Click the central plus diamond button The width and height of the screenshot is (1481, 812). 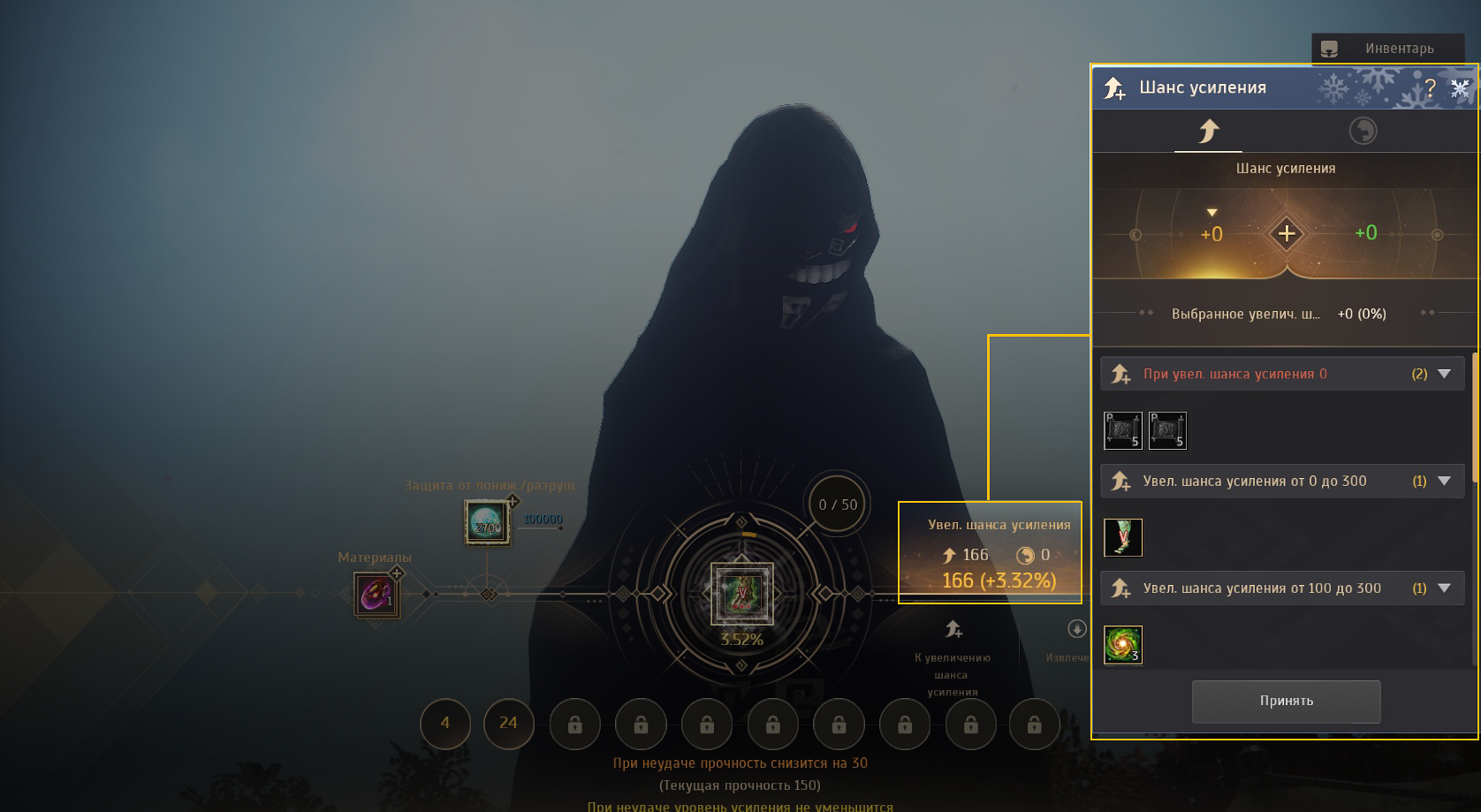point(1287,234)
